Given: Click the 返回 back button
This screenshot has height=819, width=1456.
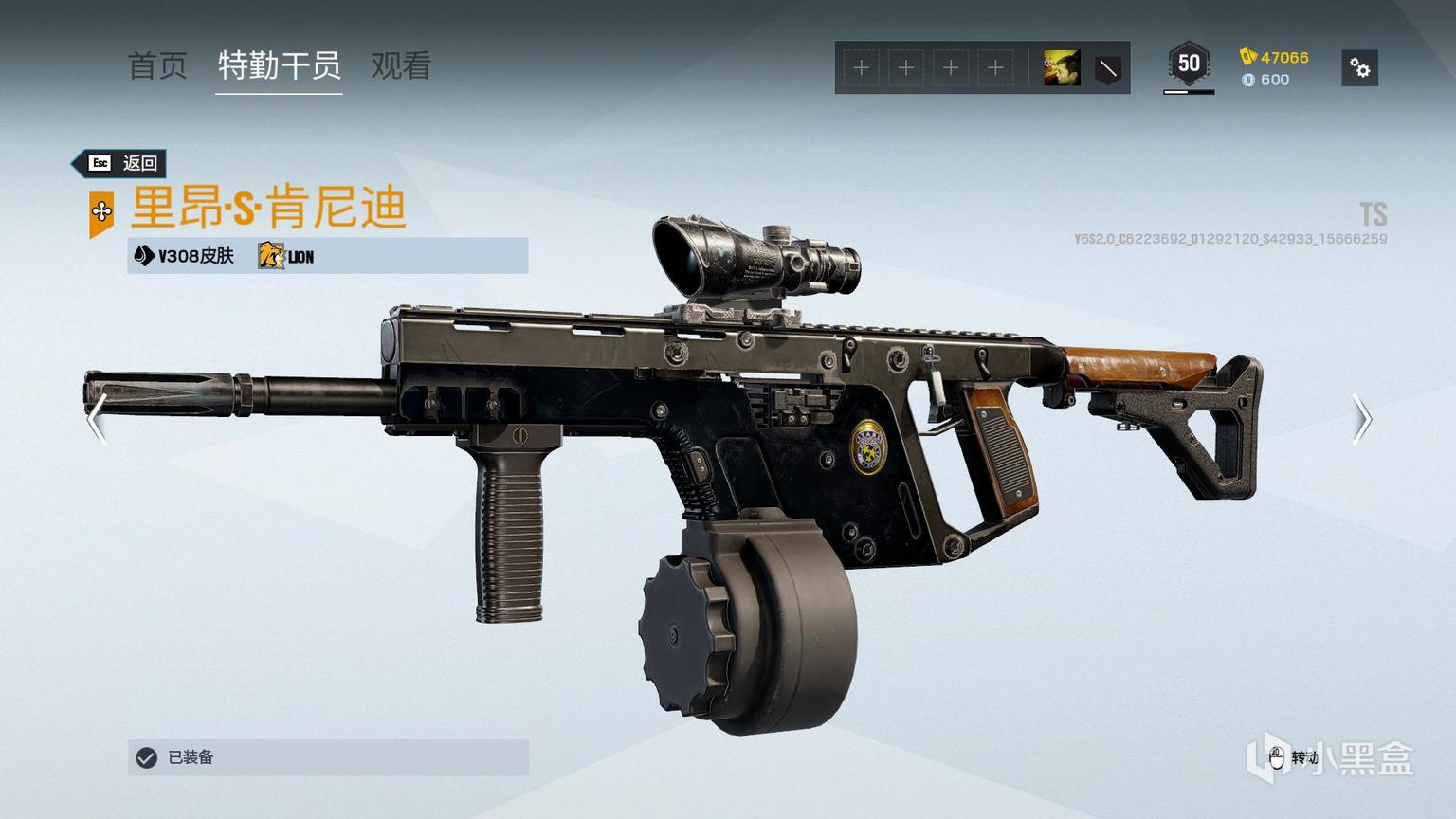Looking at the screenshot, I should [122, 163].
